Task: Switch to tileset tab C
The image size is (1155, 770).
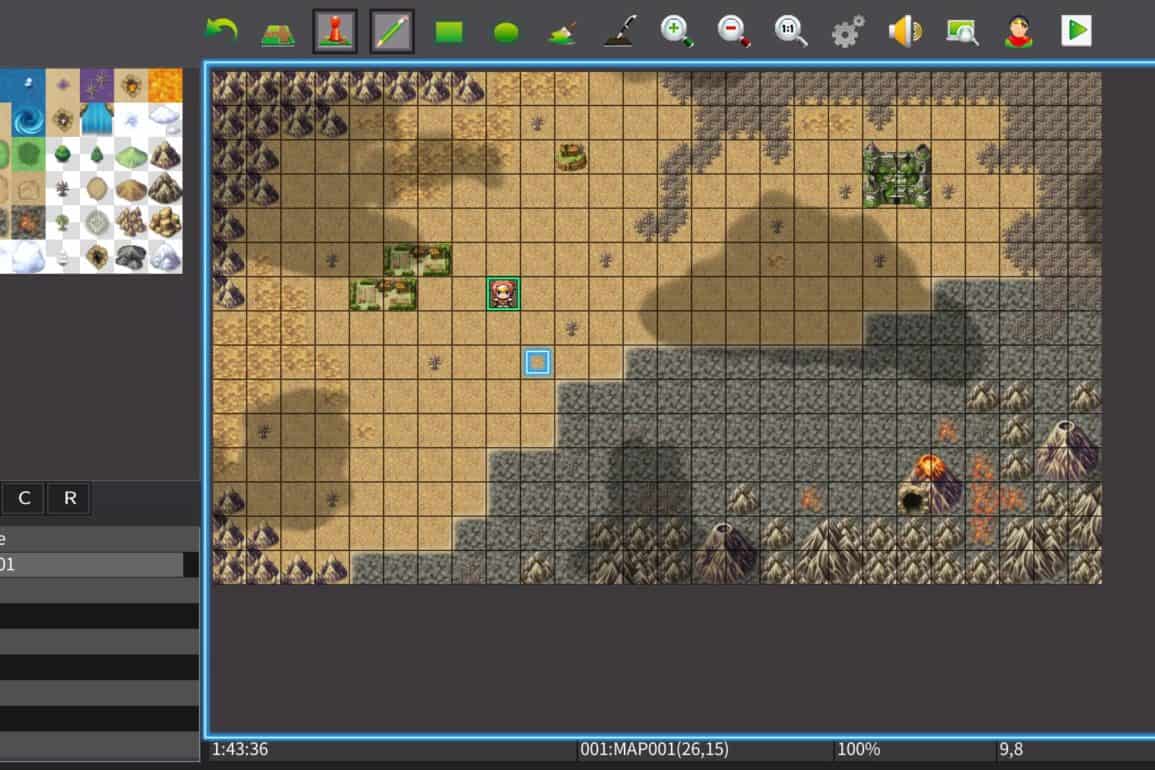Action: pos(24,498)
